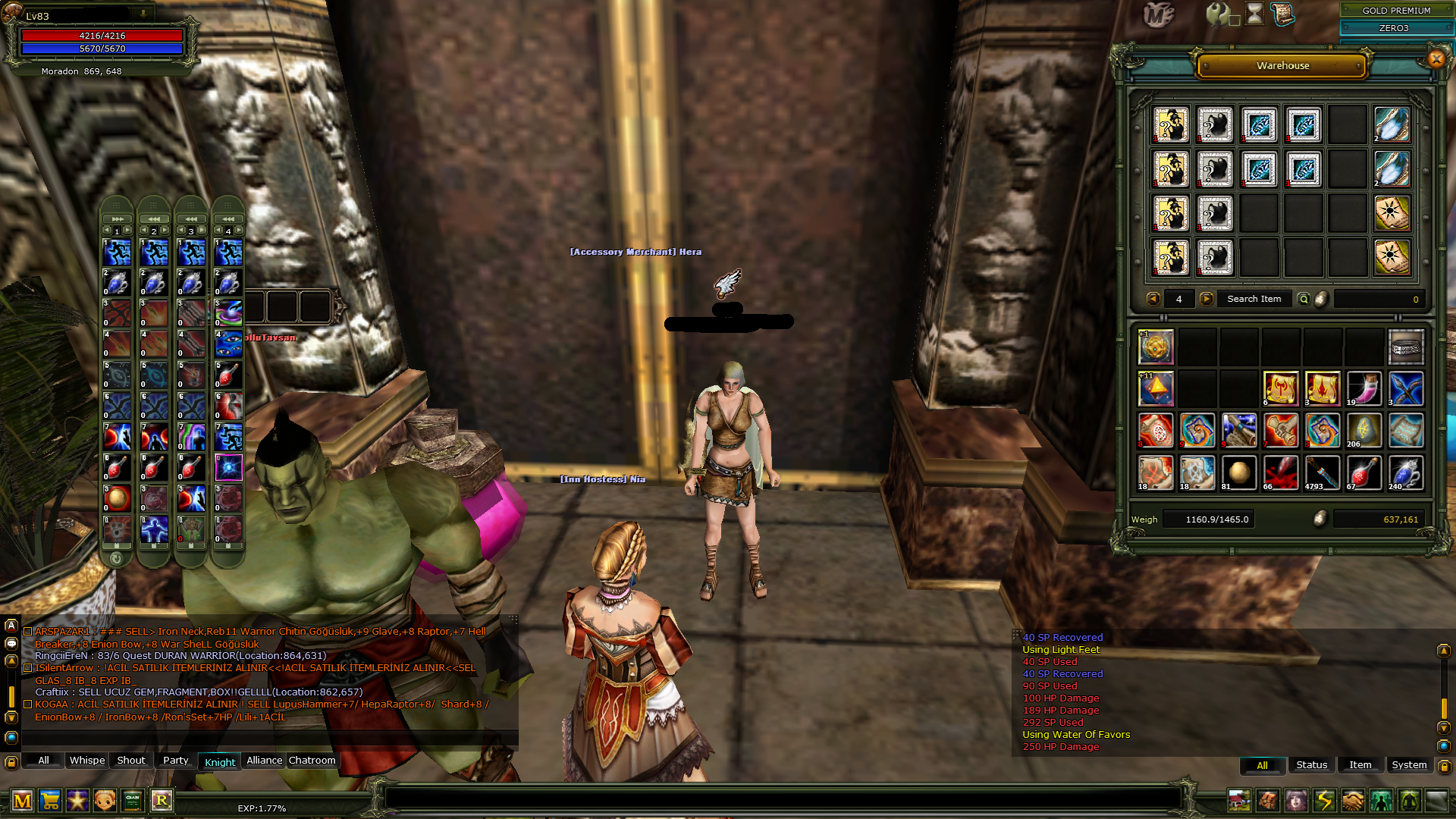Toggle the Status message filter

point(1311,765)
